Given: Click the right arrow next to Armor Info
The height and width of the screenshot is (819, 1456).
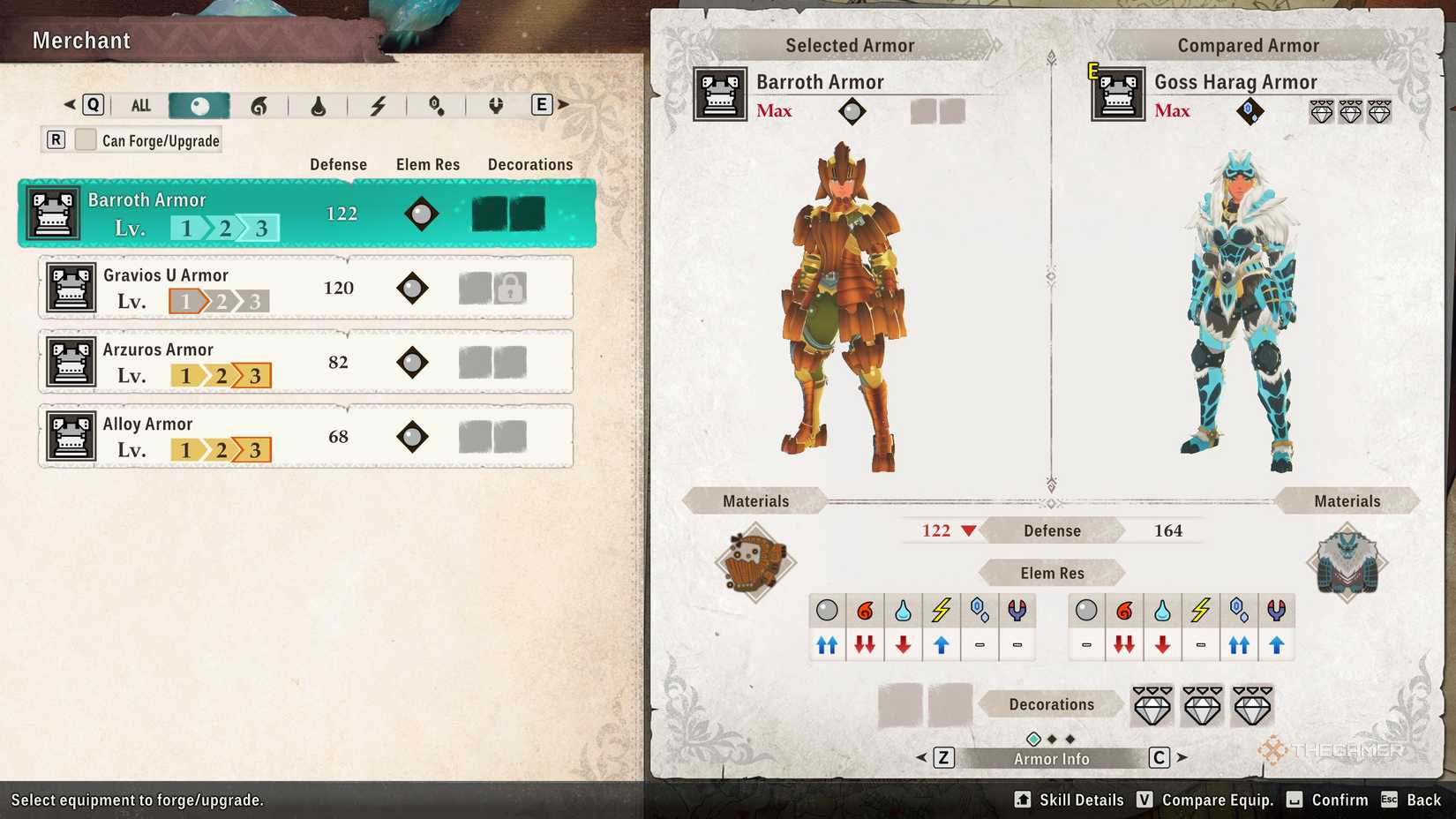Looking at the screenshot, I should (x=1182, y=757).
